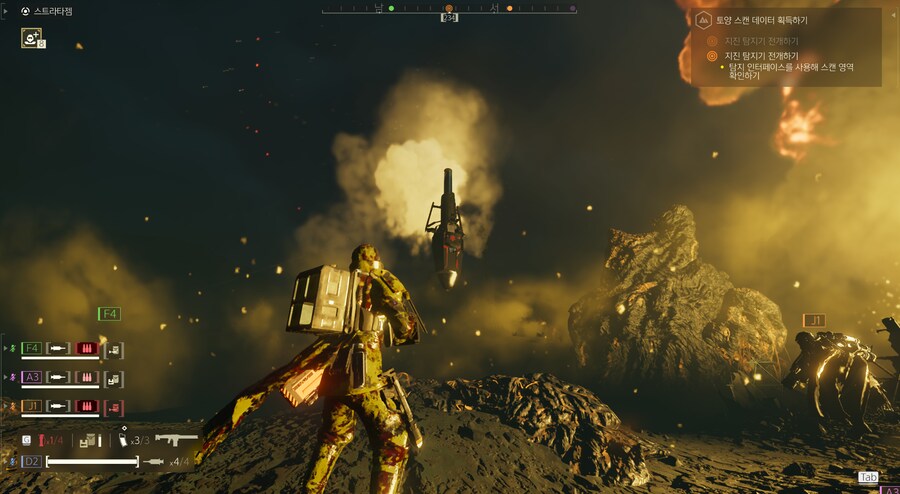The image size is (900, 494).
Task: Select squad member A3 nameplate
Action: click(x=31, y=377)
